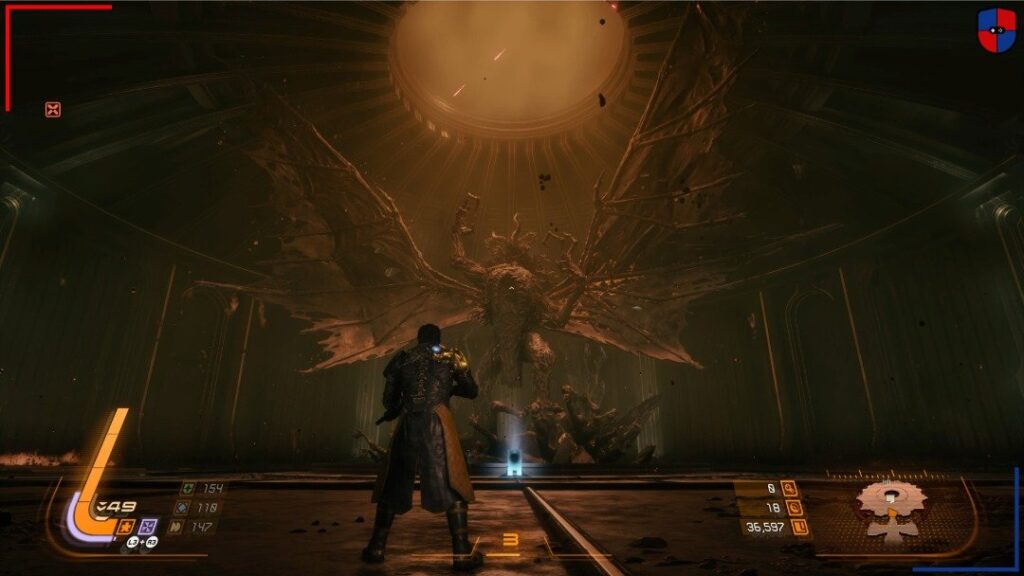Click the green cross consumable icon
Viewport: 1024px width, 576px height.
(187, 488)
